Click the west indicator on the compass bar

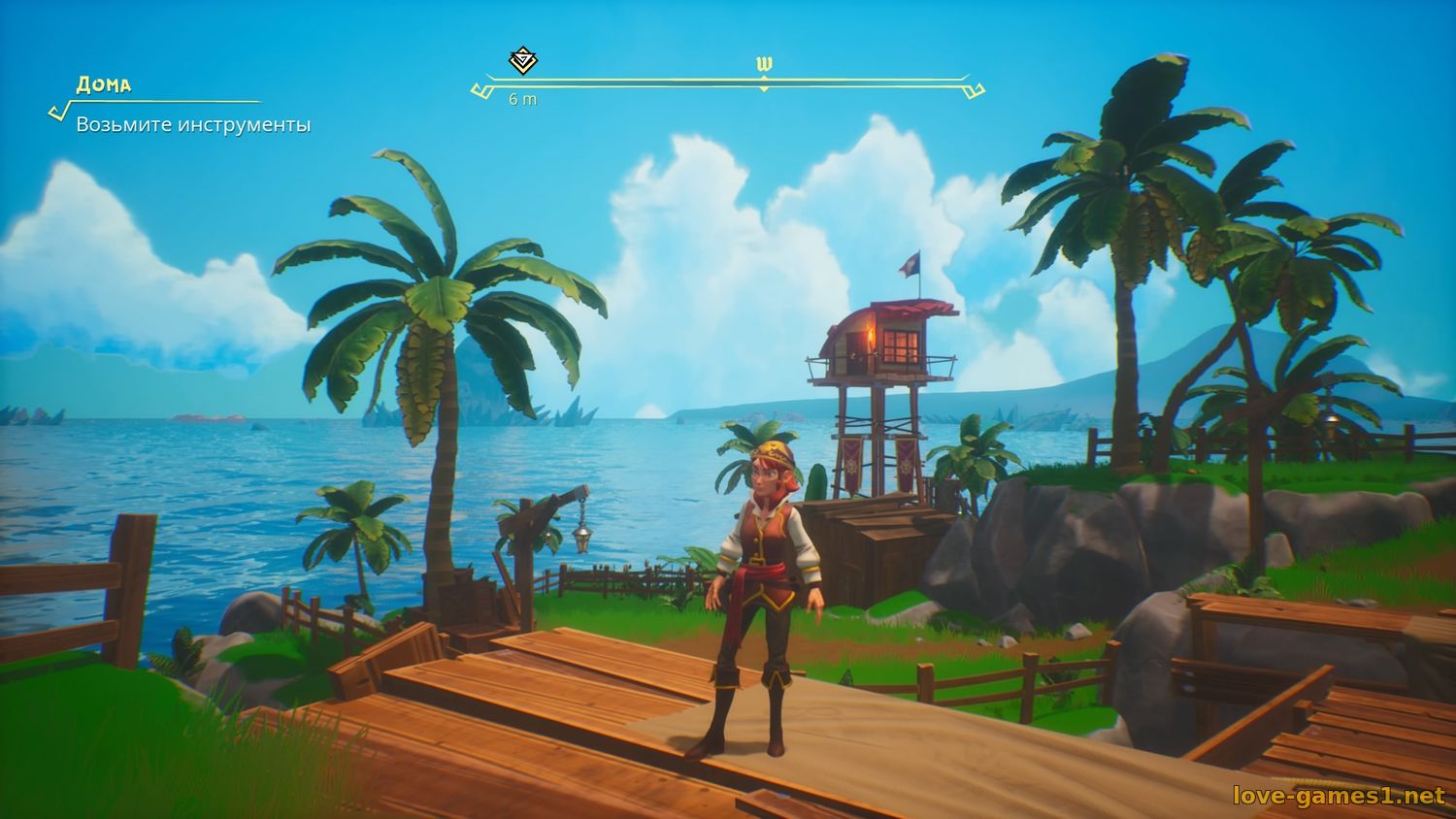point(764,65)
